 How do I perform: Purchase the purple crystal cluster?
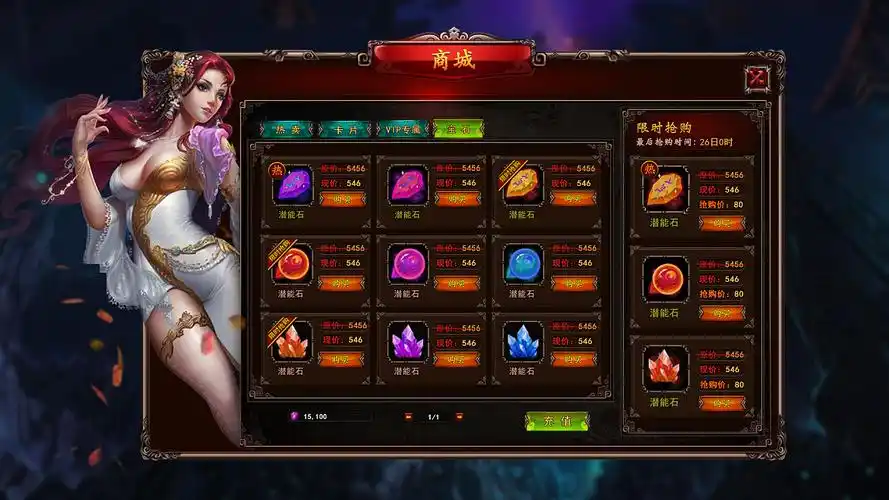[457, 359]
